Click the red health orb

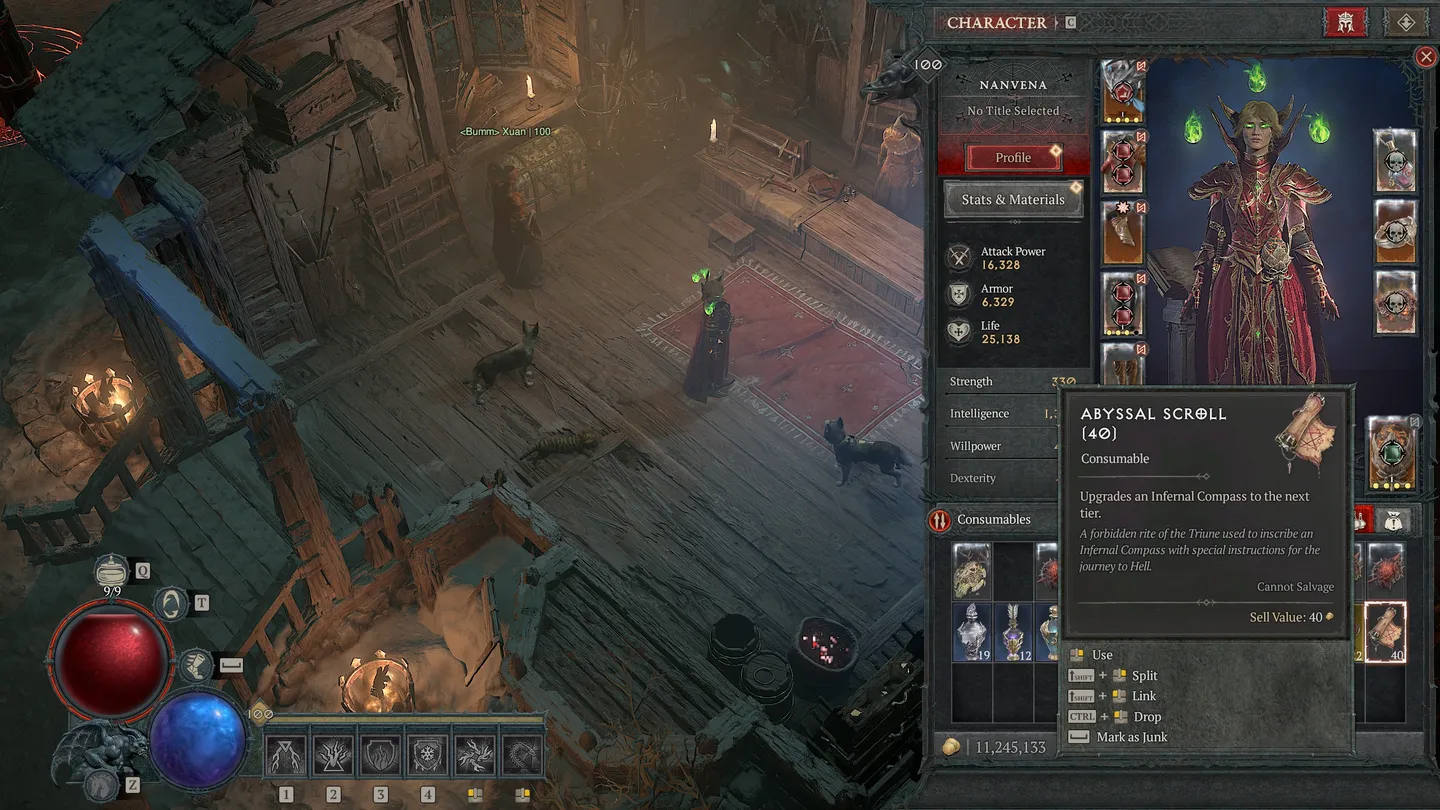click(x=110, y=657)
